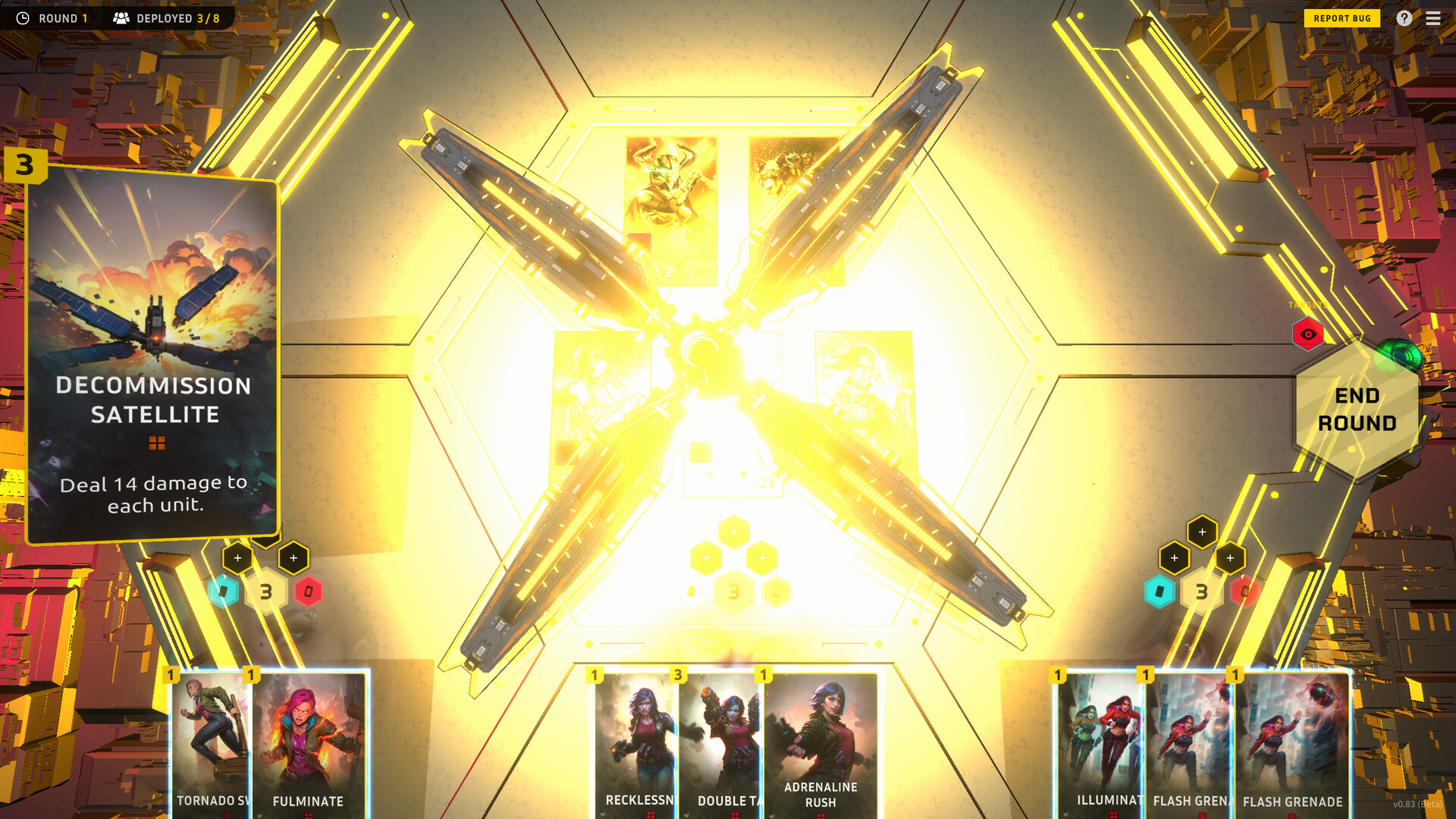Click the cyan deck hexagon on left stats

tap(224, 591)
